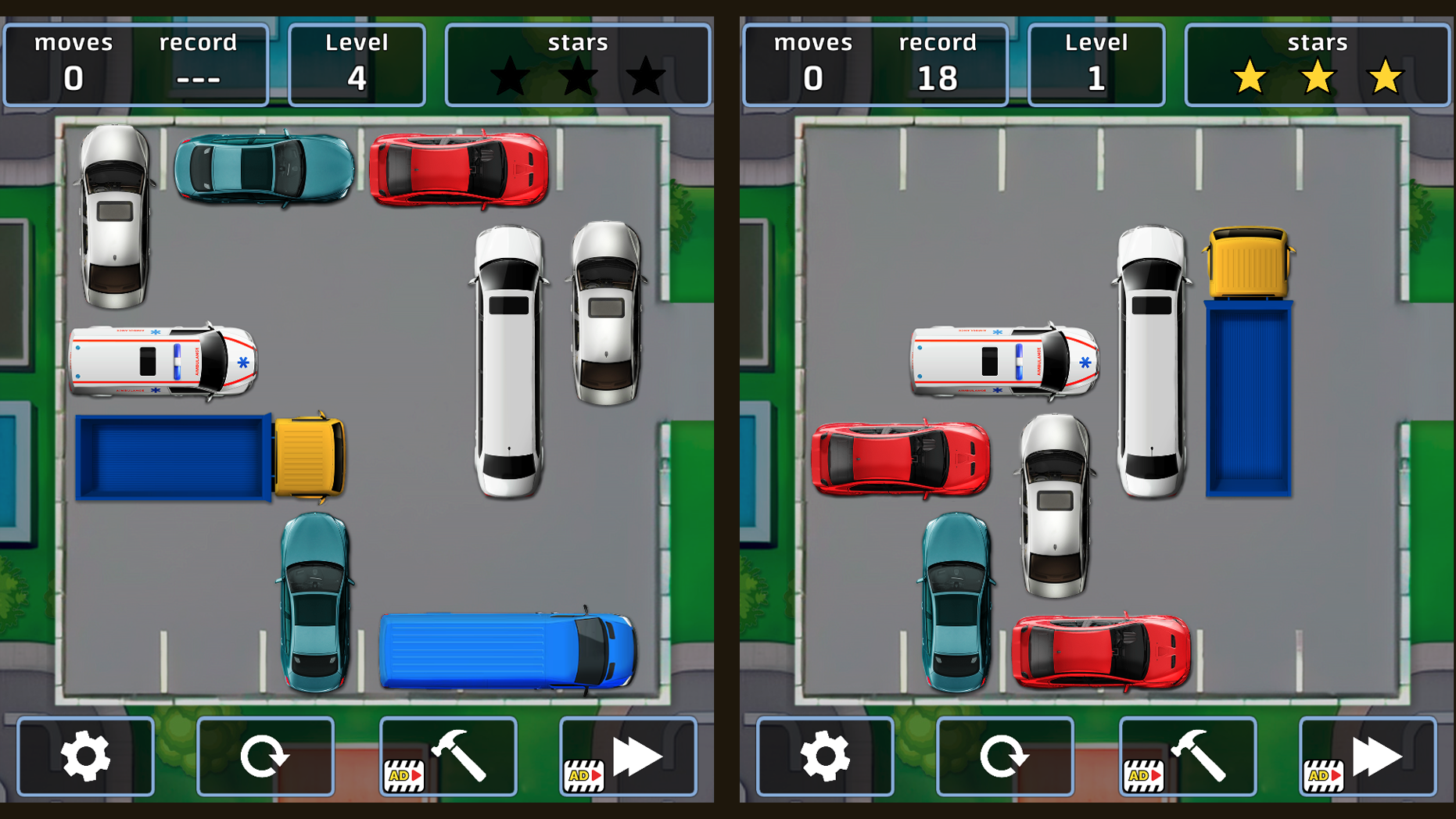Click the skip level fast-forward icon, left screen
The width and height of the screenshot is (1456, 819).
point(637,754)
